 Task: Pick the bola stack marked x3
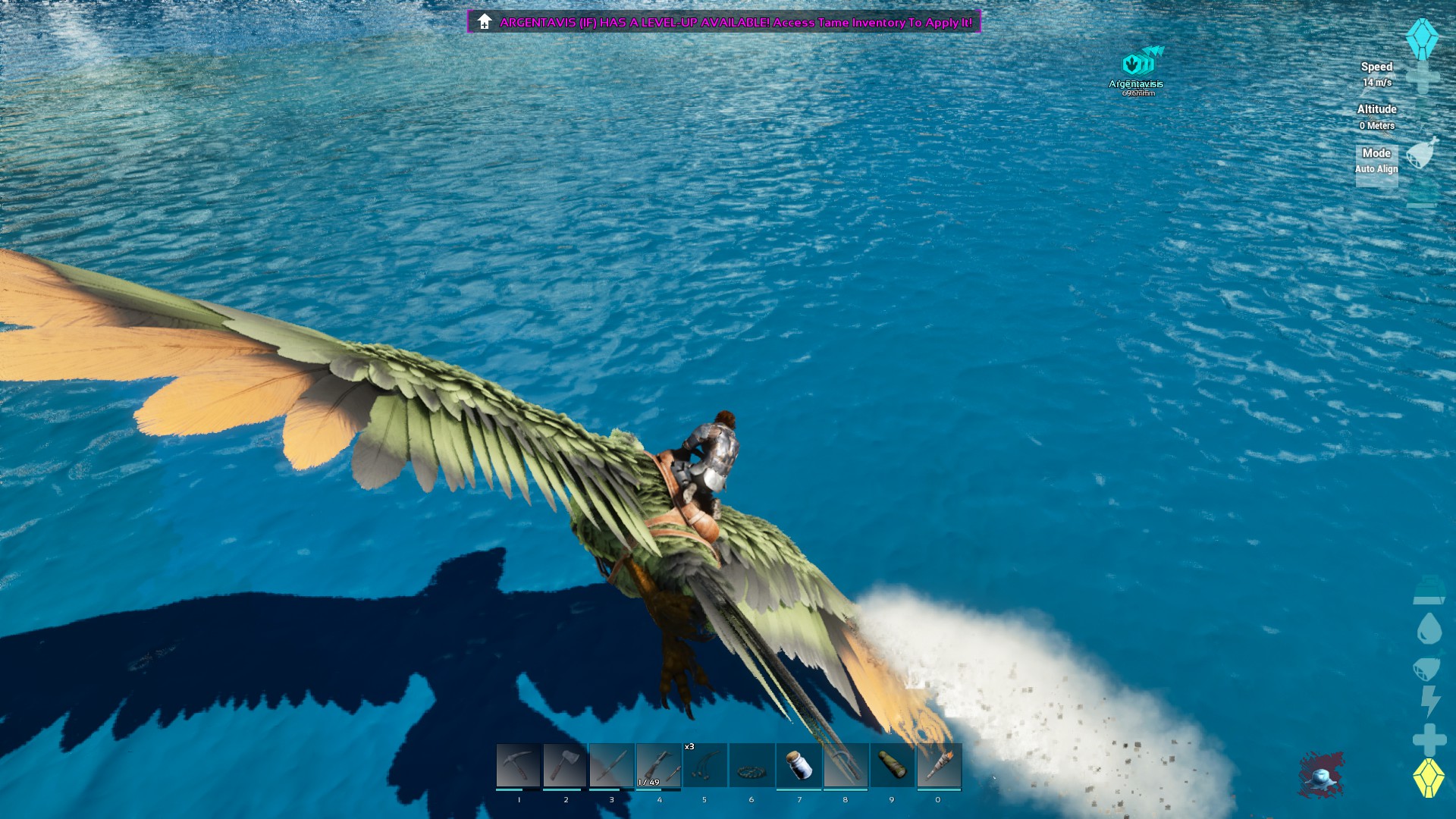(705, 766)
